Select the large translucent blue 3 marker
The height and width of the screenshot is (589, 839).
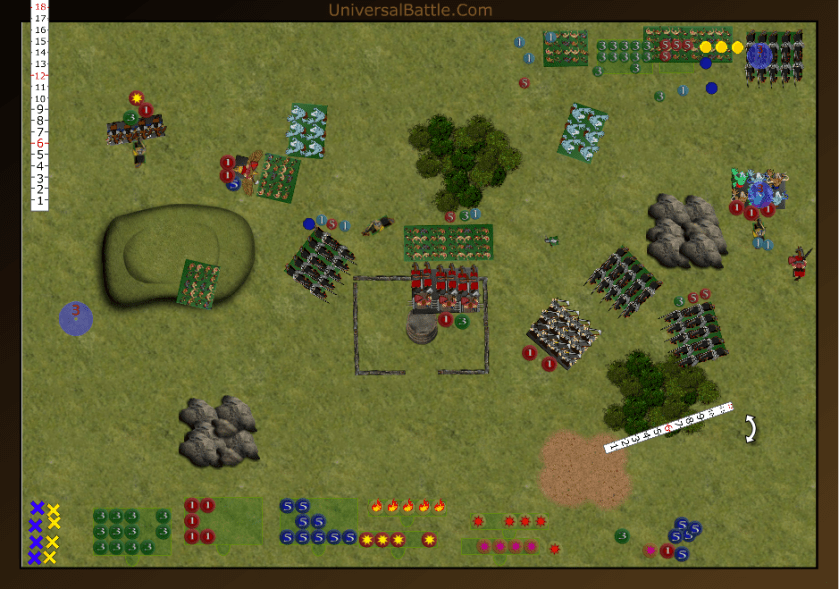(76, 318)
